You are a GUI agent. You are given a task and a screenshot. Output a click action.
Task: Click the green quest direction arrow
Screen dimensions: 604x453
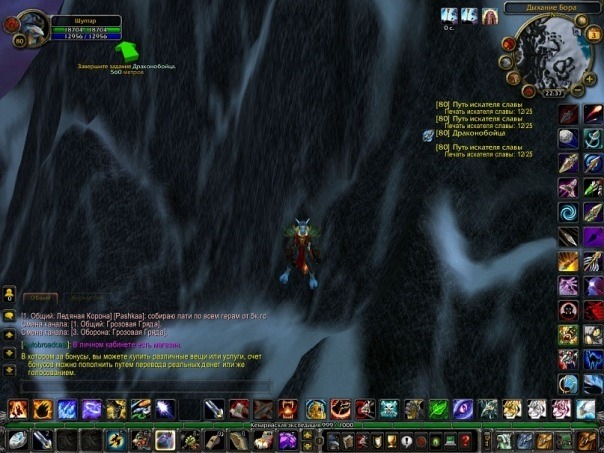tap(127, 49)
